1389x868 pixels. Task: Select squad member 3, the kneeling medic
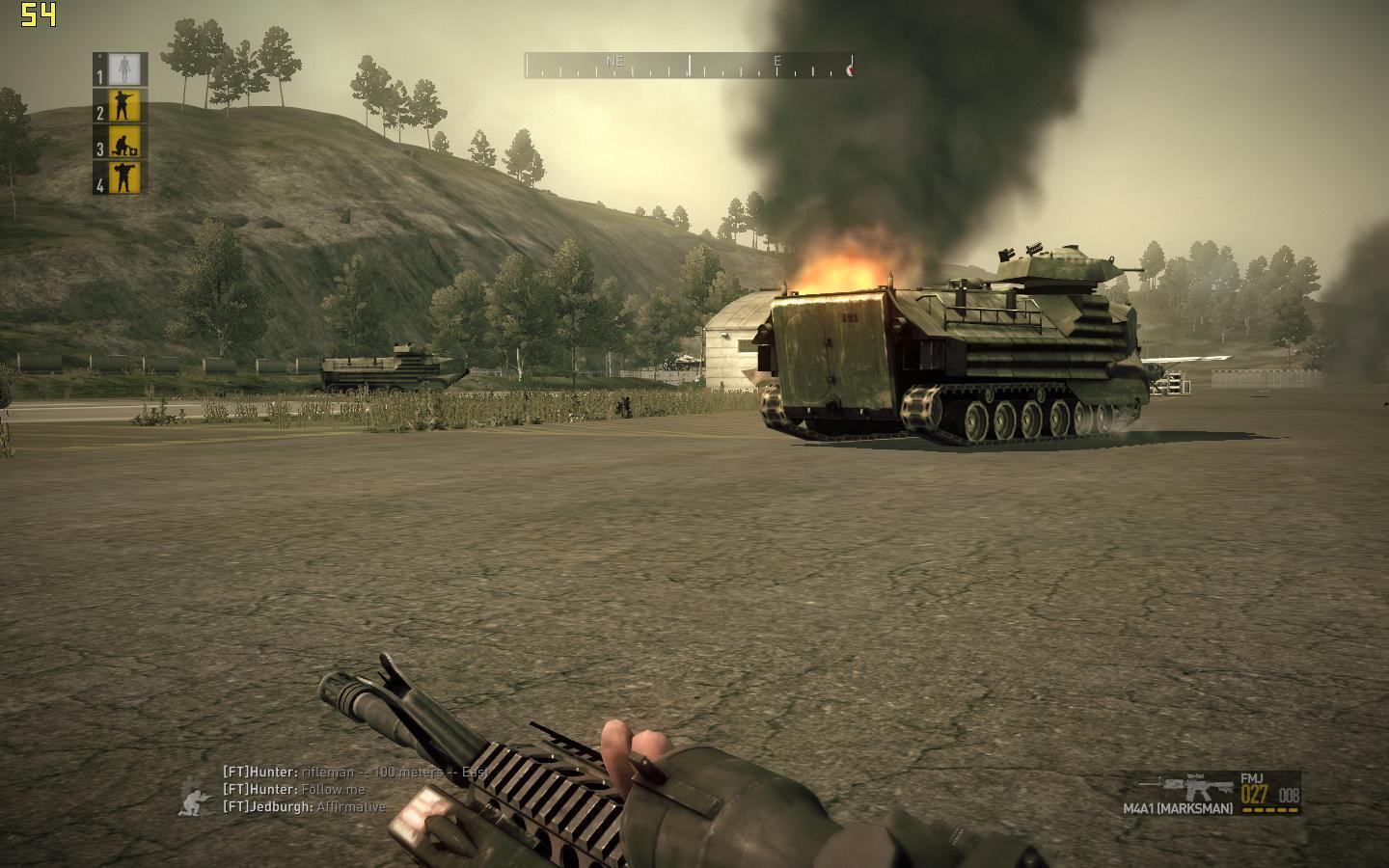pos(124,142)
